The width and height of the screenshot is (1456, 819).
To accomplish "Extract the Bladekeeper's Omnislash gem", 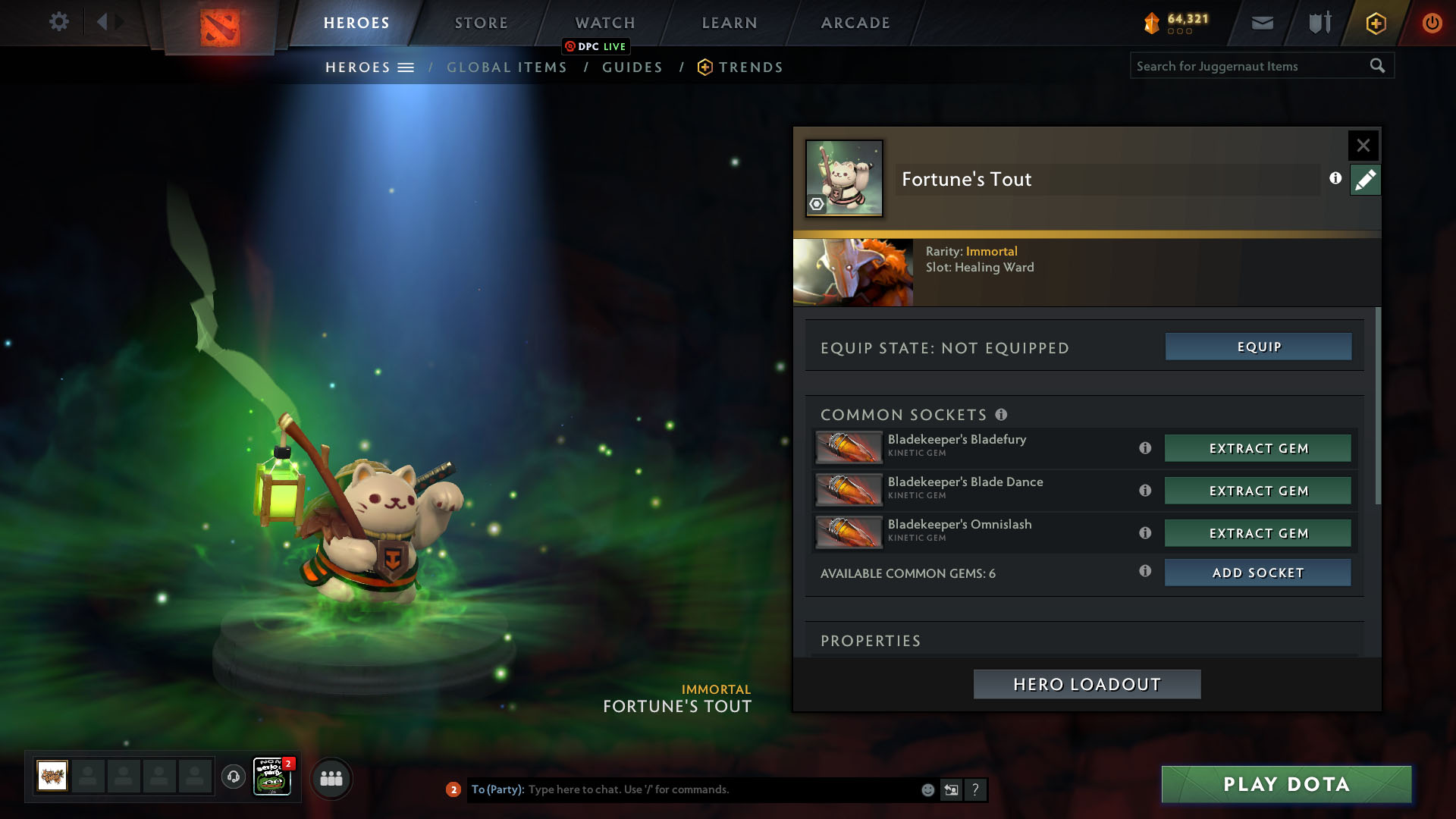I will (x=1258, y=533).
